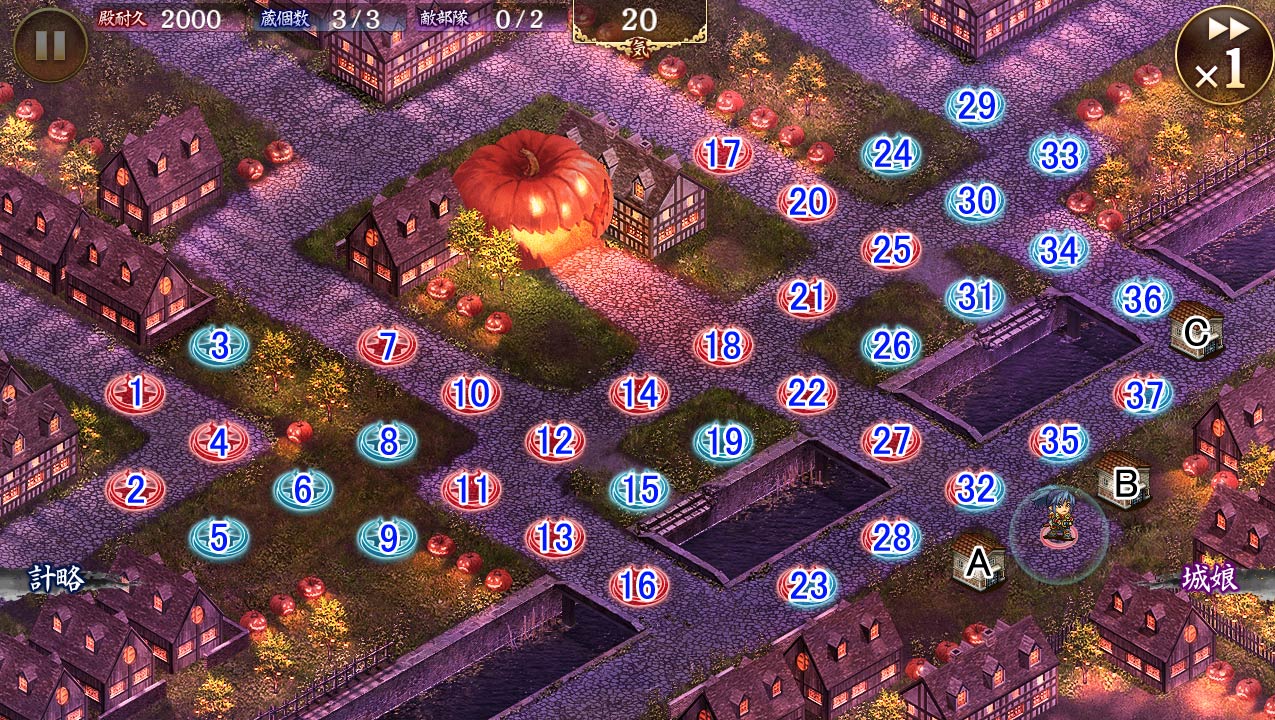Viewport: 1275px width, 720px height.
Task: Select deployment tile number 3
Action: click(219, 346)
